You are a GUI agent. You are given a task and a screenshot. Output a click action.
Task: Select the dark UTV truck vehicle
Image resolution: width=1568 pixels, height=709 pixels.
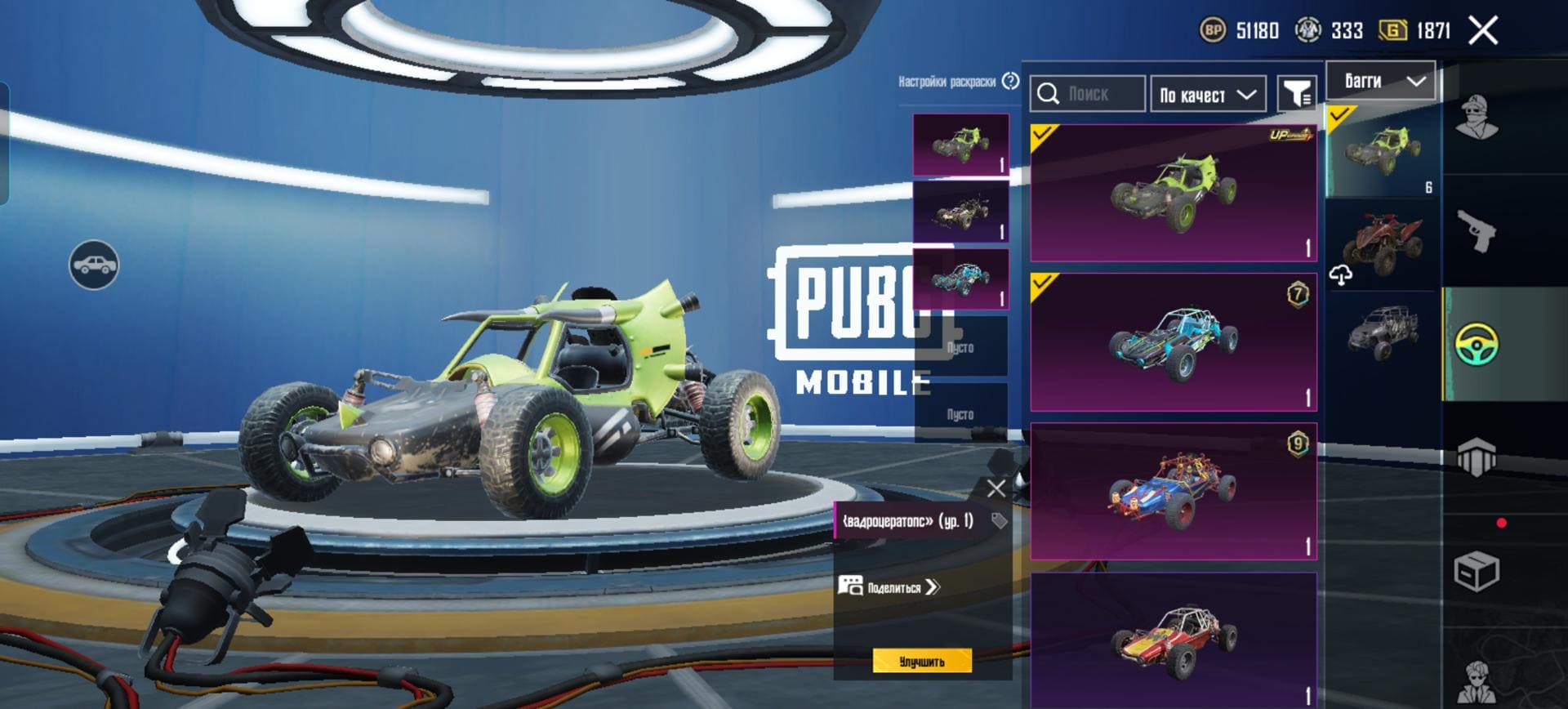pyautogui.click(x=1382, y=332)
